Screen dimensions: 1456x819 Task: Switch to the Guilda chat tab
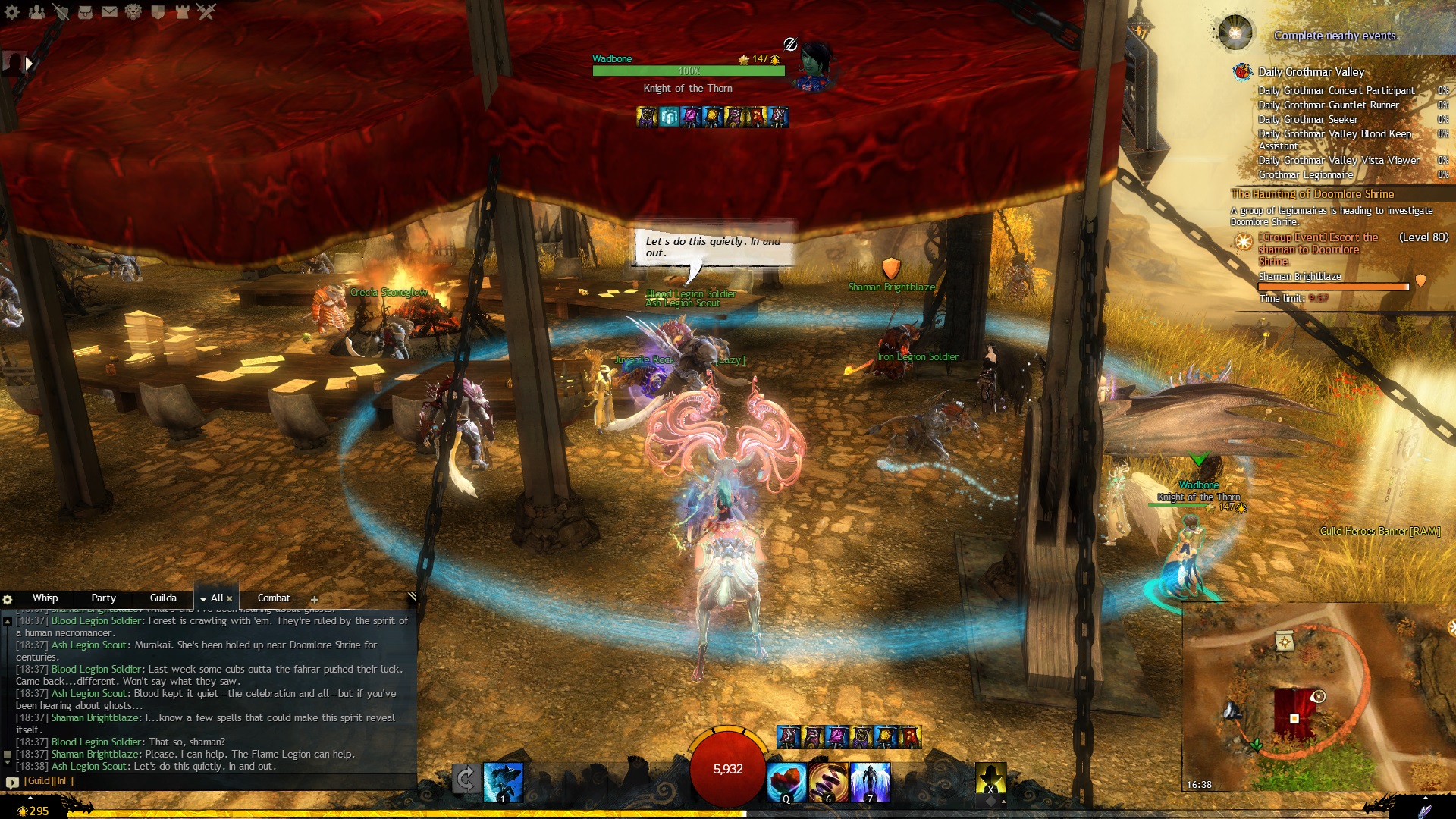(163, 598)
